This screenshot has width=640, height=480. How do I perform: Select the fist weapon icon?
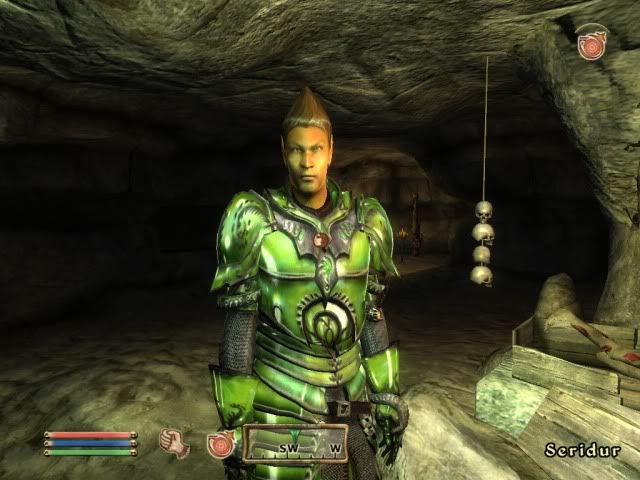point(174,441)
